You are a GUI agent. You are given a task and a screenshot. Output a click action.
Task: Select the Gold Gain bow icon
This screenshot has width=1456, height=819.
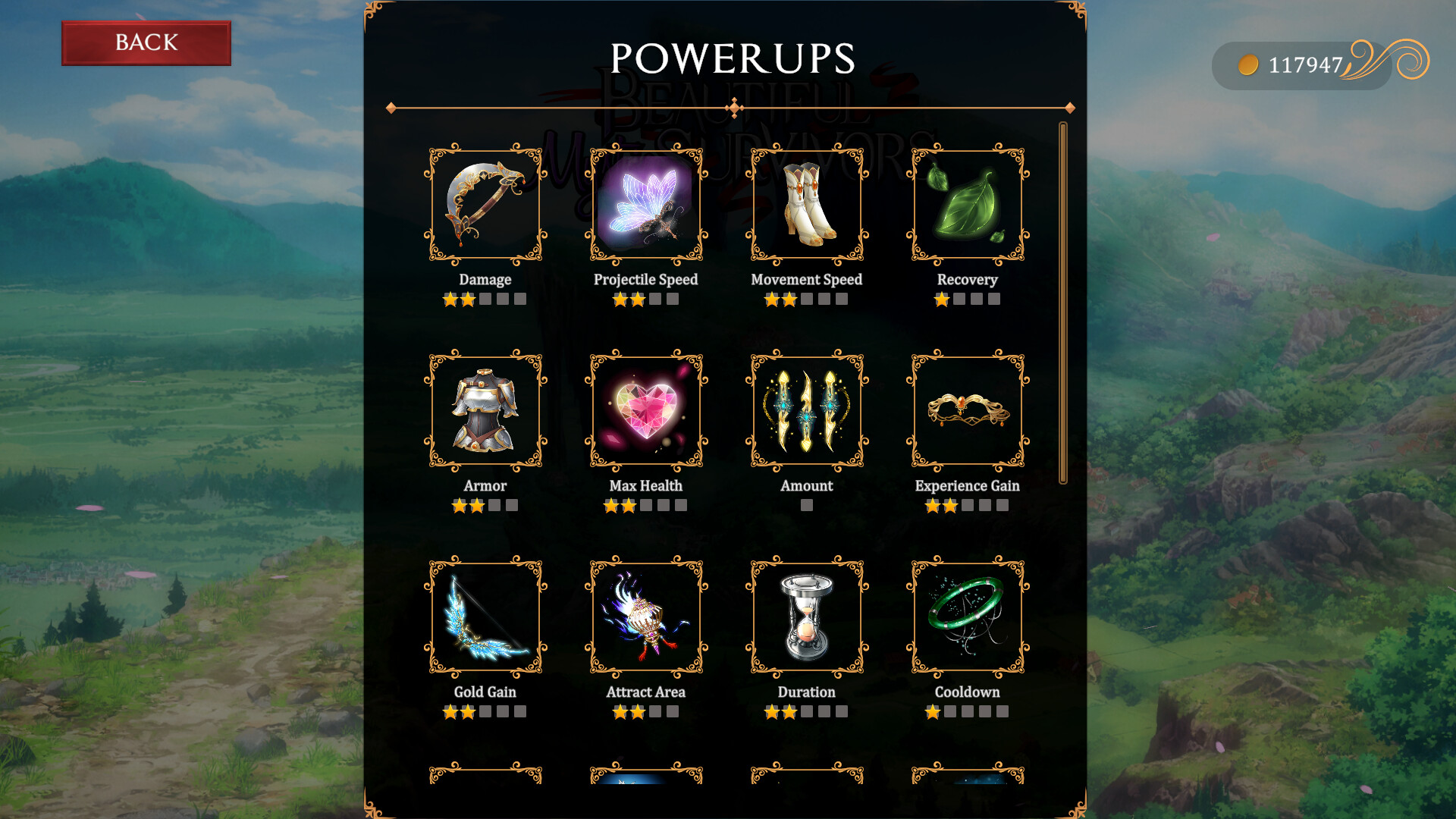click(485, 618)
